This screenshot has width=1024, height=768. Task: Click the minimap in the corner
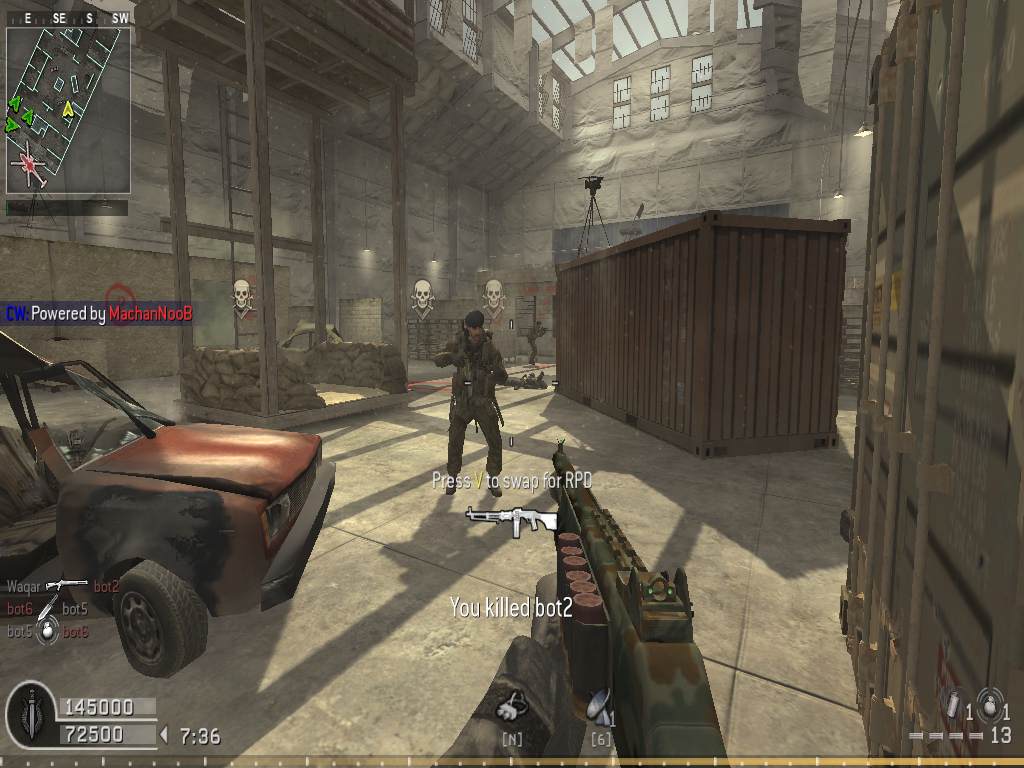coord(68,110)
